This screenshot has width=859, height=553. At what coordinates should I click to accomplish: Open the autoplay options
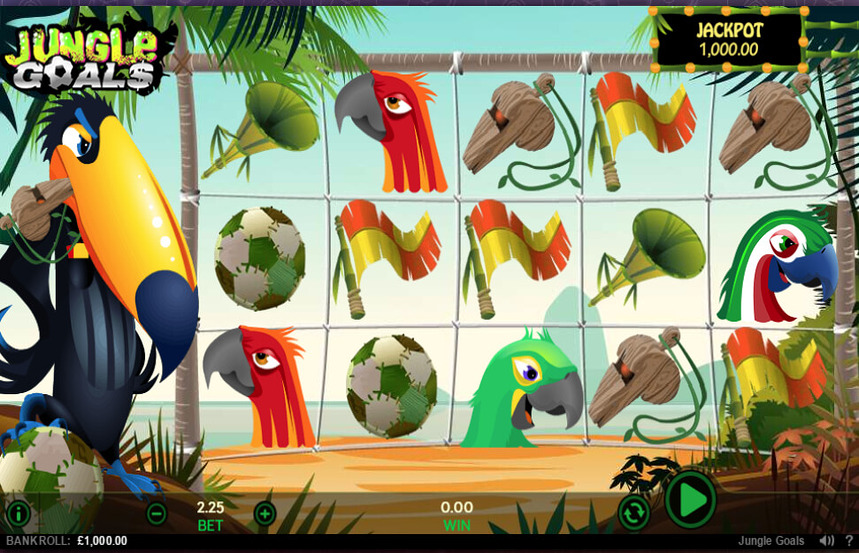click(x=633, y=512)
